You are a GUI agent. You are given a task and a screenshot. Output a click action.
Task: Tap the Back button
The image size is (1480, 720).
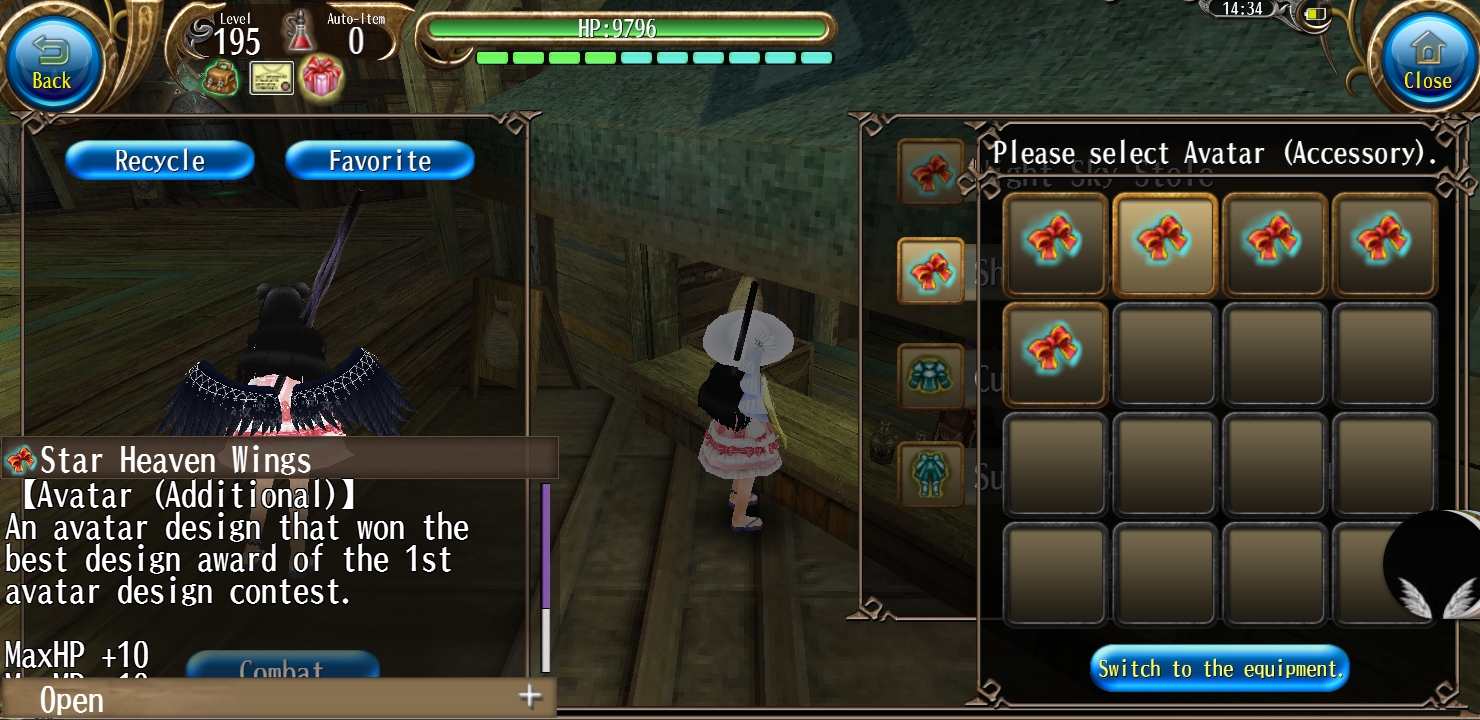click(x=52, y=60)
